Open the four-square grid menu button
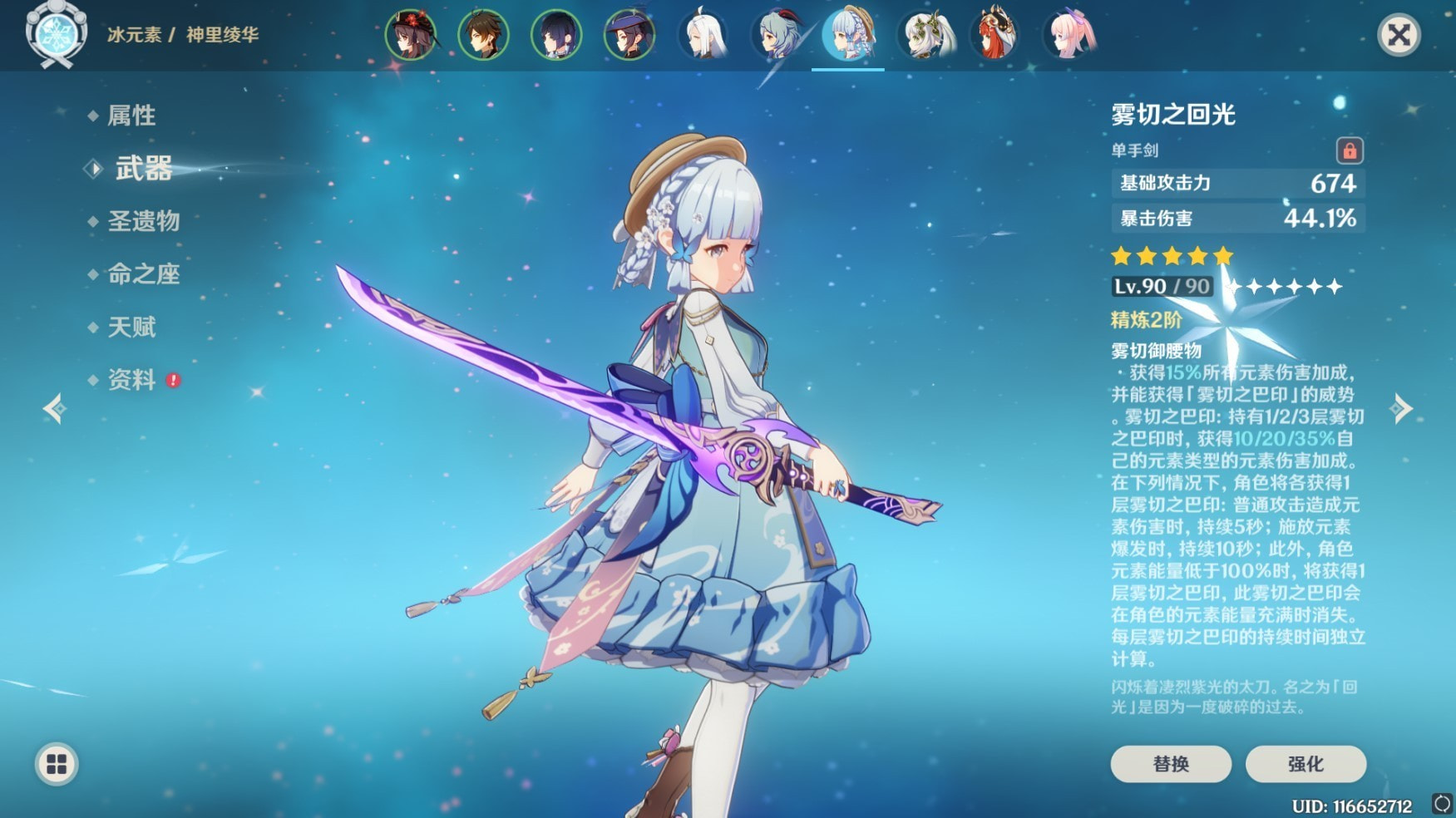This screenshot has height=818, width=1456. [x=57, y=764]
